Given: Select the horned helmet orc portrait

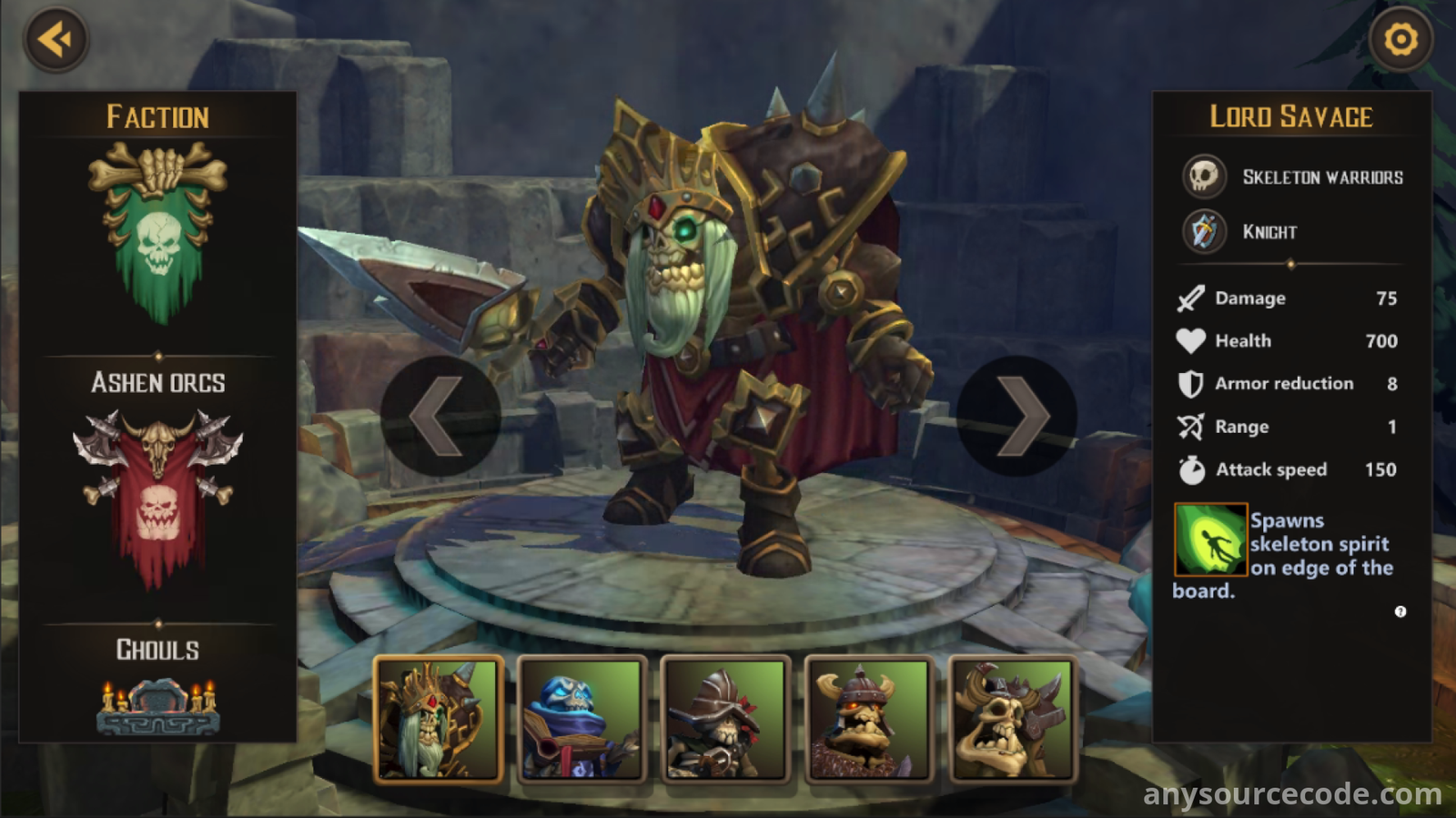Looking at the screenshot, I should point(869,719).
